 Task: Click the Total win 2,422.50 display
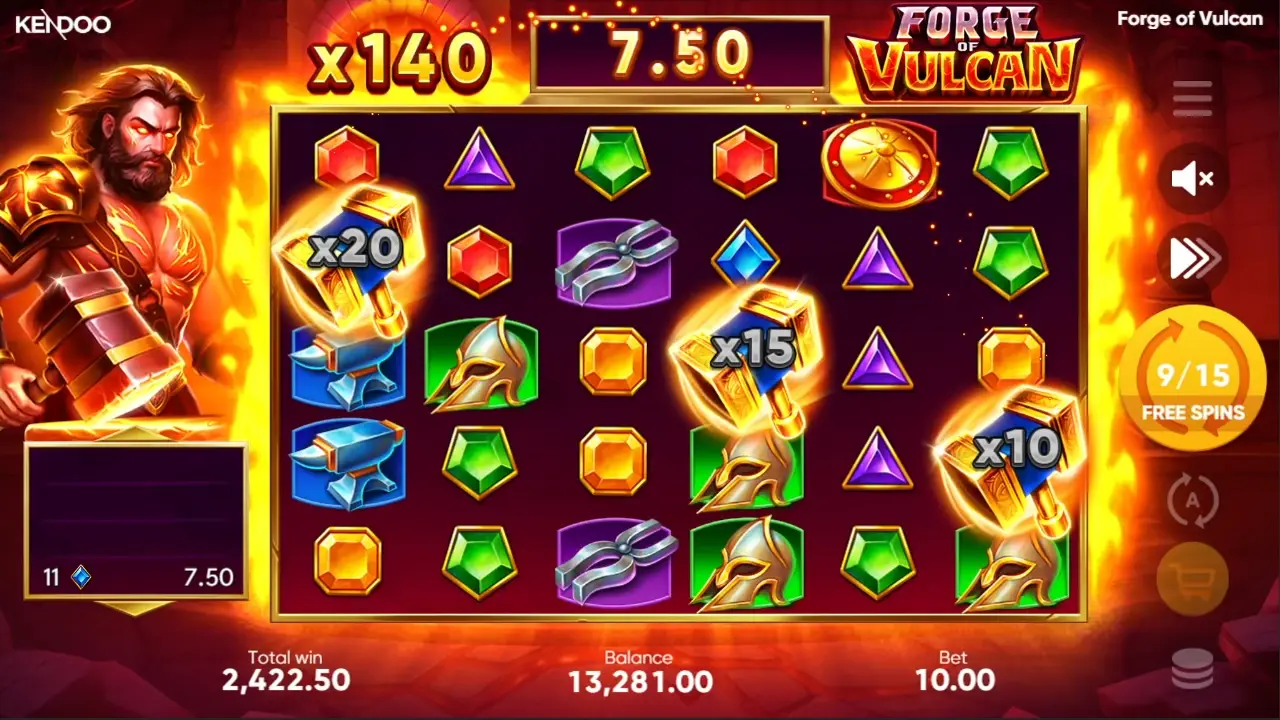tap(285, 670)
